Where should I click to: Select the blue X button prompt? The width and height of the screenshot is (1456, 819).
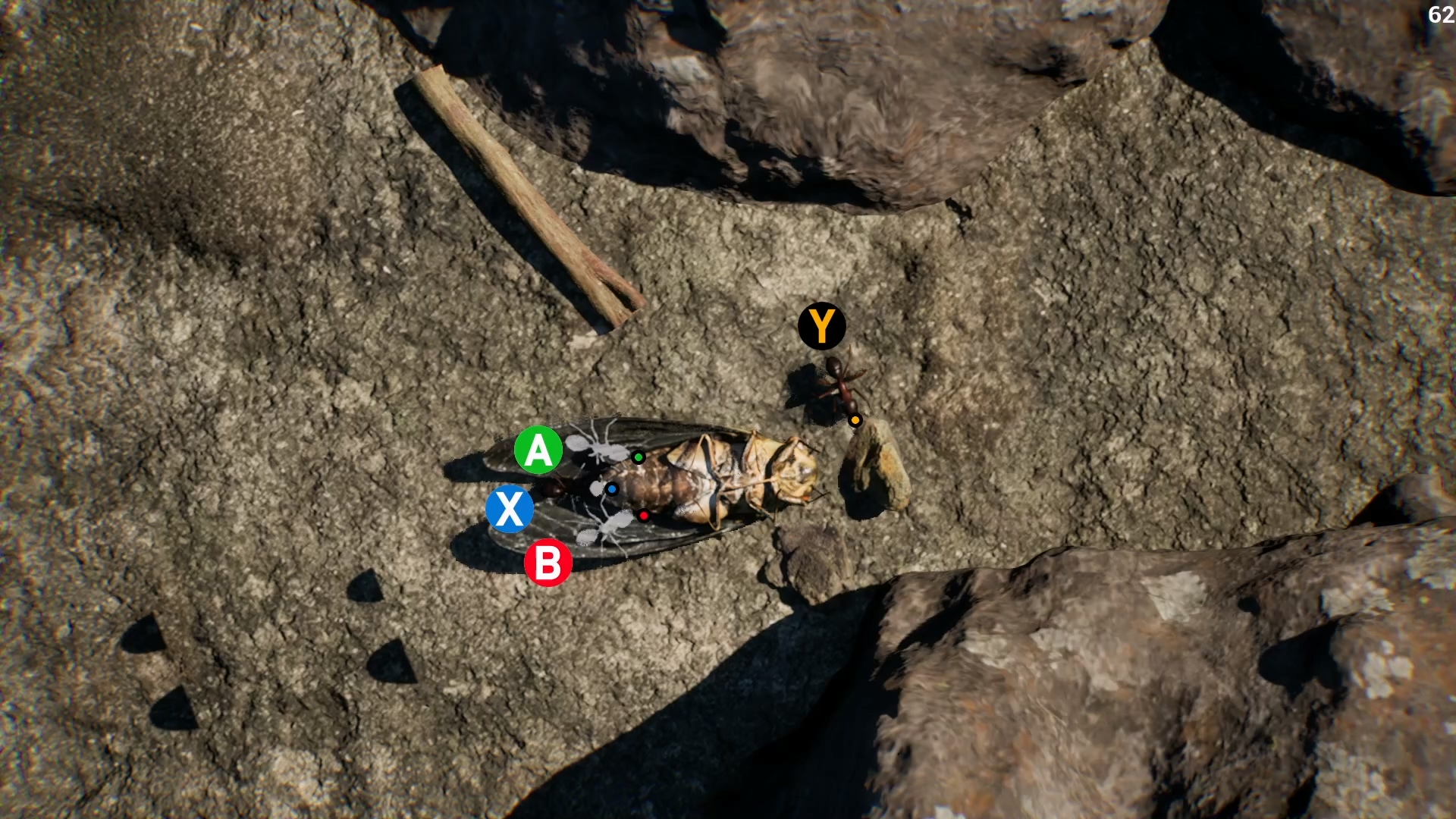[x=512, y=509]
